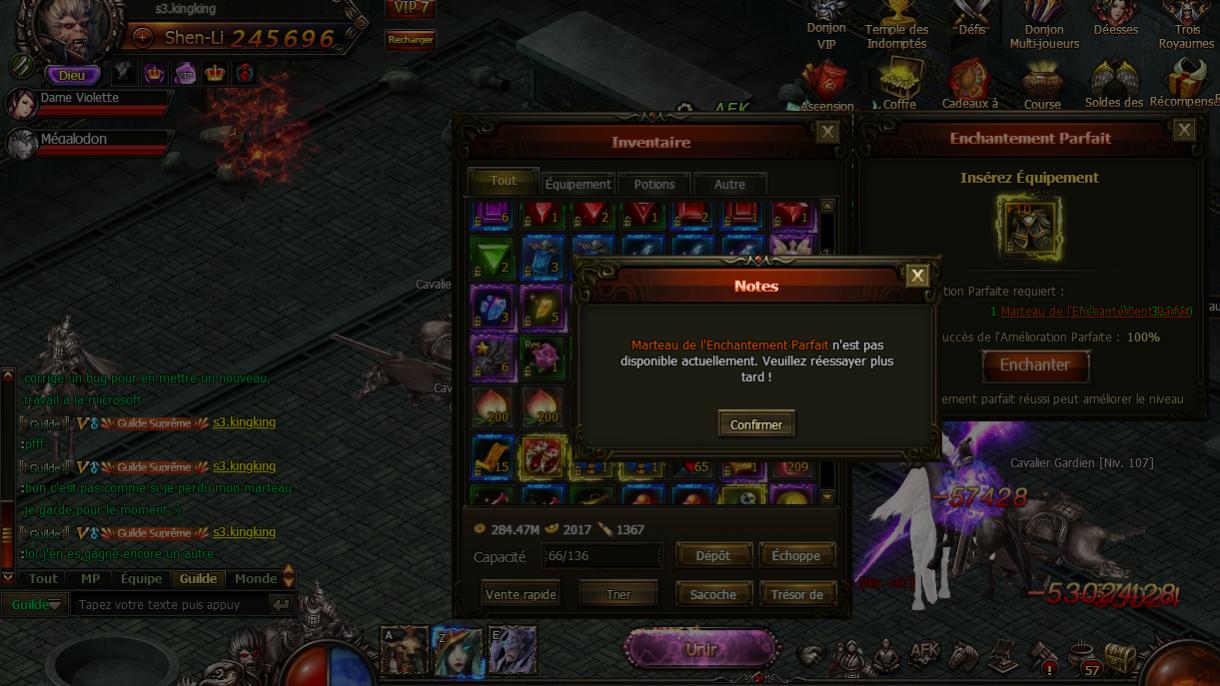Open the Dépôt storage
Screen dimensions: 1220x686
pyautogui.click(x=713, y=555)
